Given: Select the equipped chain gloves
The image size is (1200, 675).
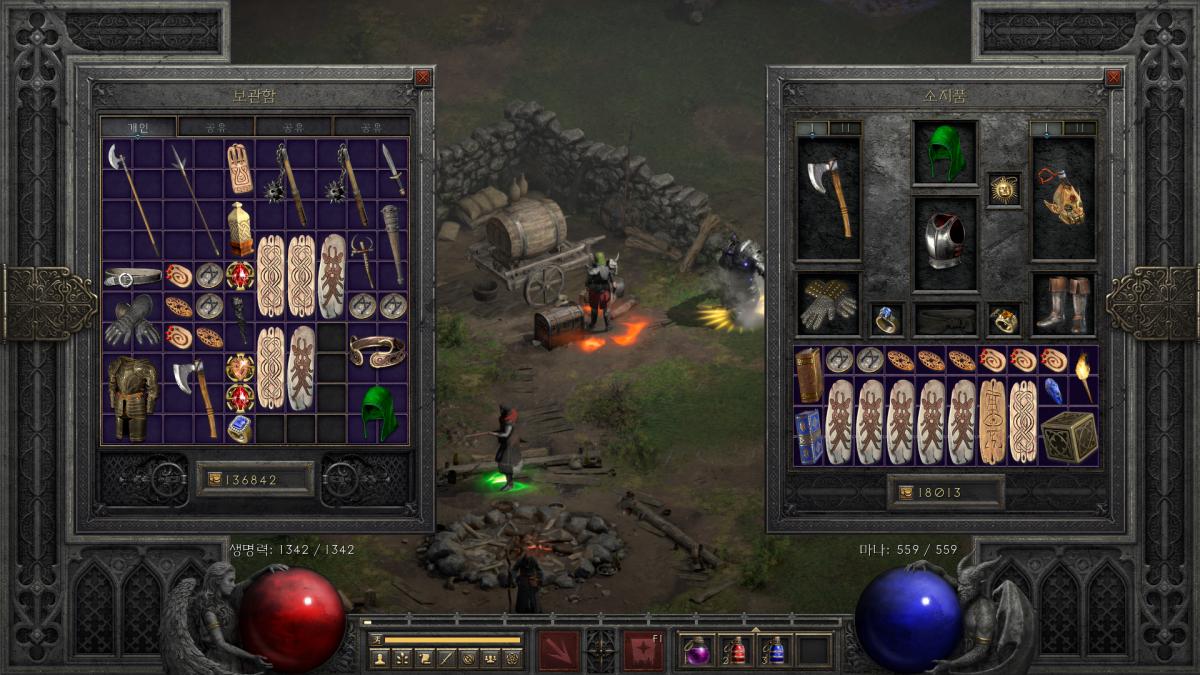Looking at the screenshot, I should tap(828, 304).
